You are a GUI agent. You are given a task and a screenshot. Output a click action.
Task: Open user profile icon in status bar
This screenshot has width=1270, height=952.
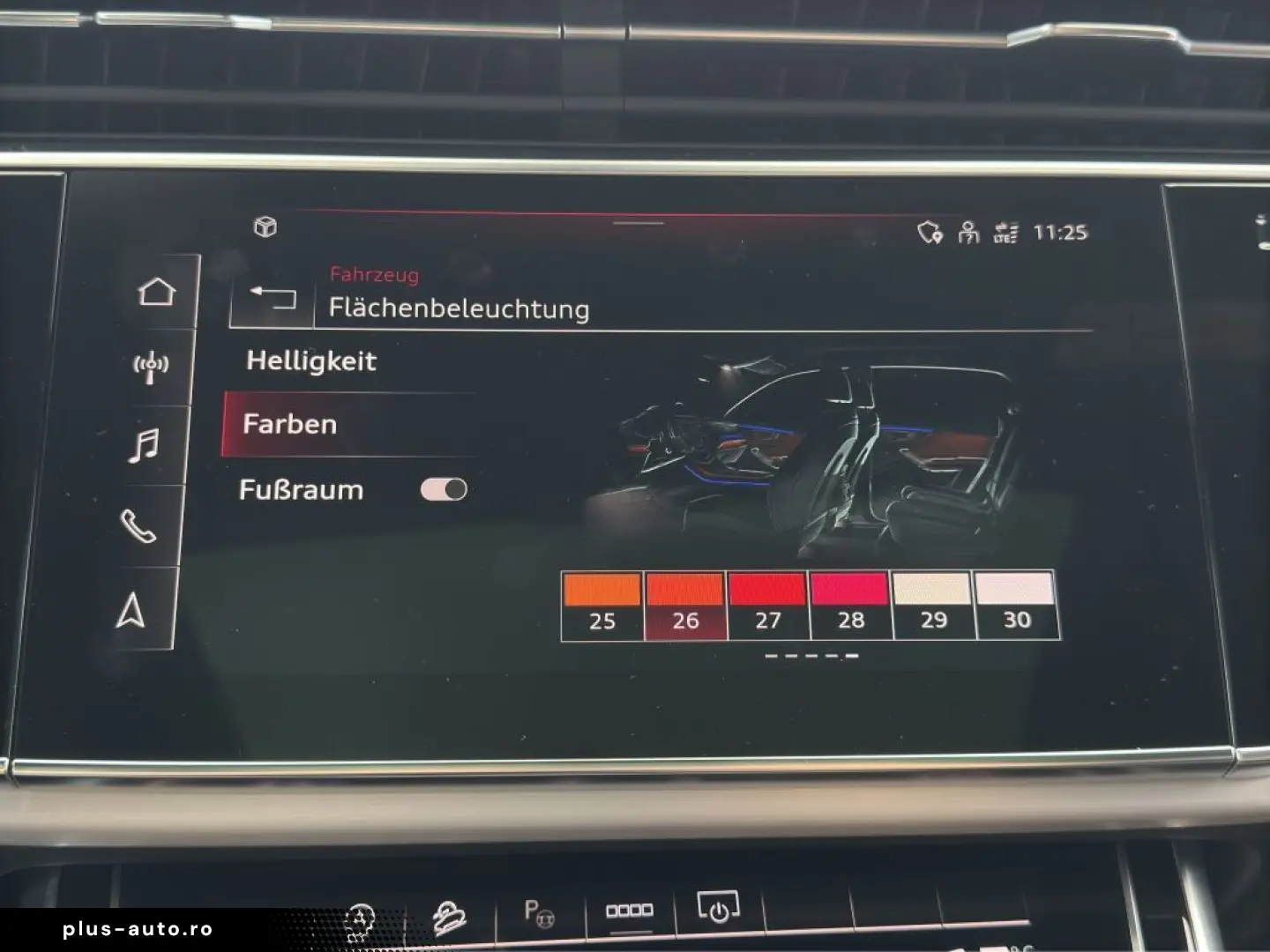pos(967,232)
